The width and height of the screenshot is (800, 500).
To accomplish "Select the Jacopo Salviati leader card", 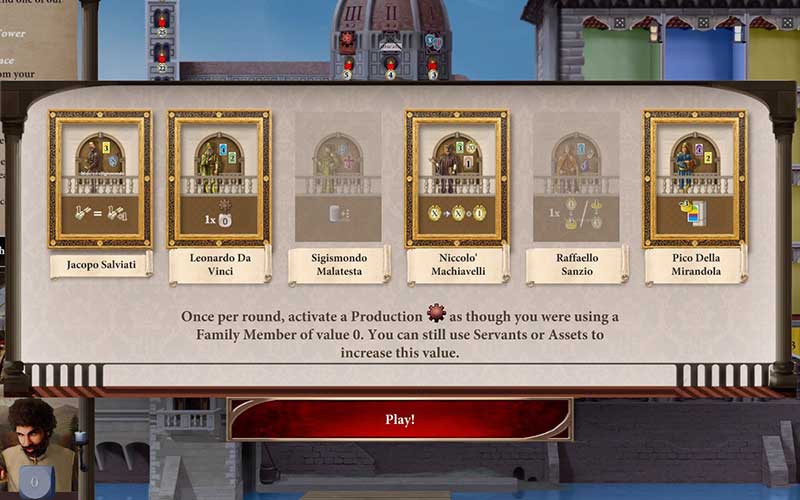I will point(100,179).
